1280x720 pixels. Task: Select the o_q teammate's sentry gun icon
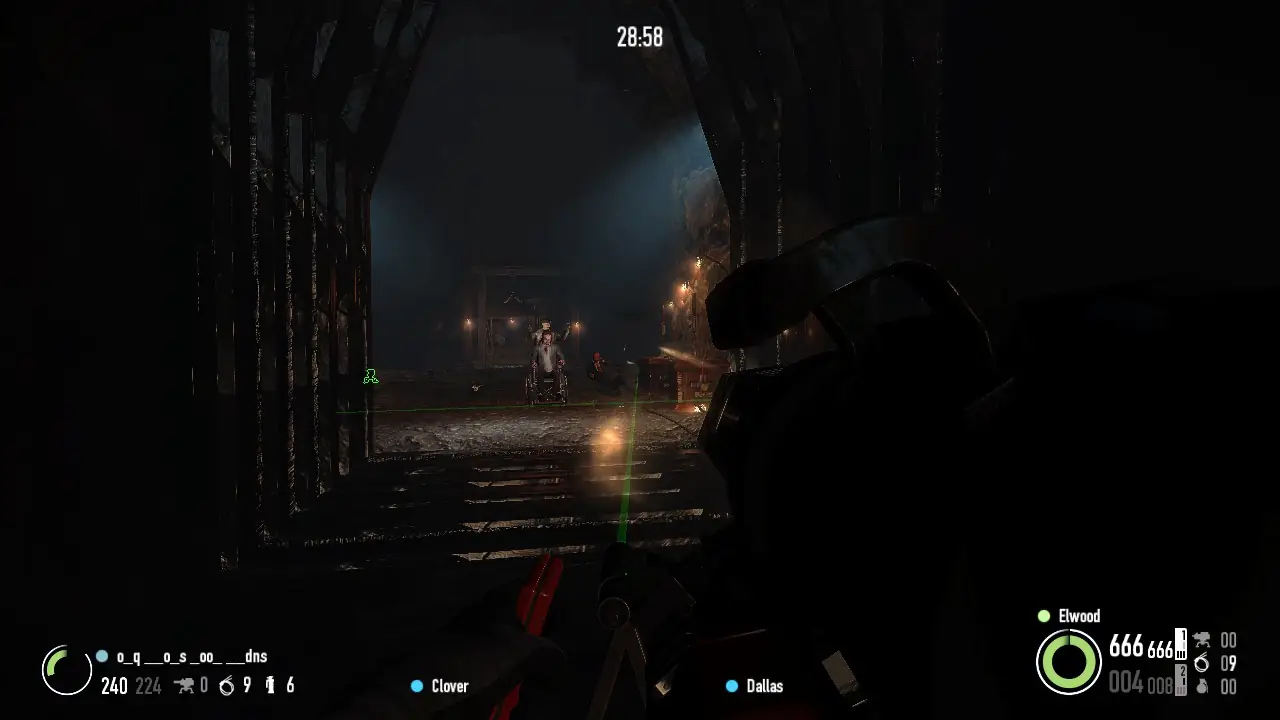pos(184,685)
